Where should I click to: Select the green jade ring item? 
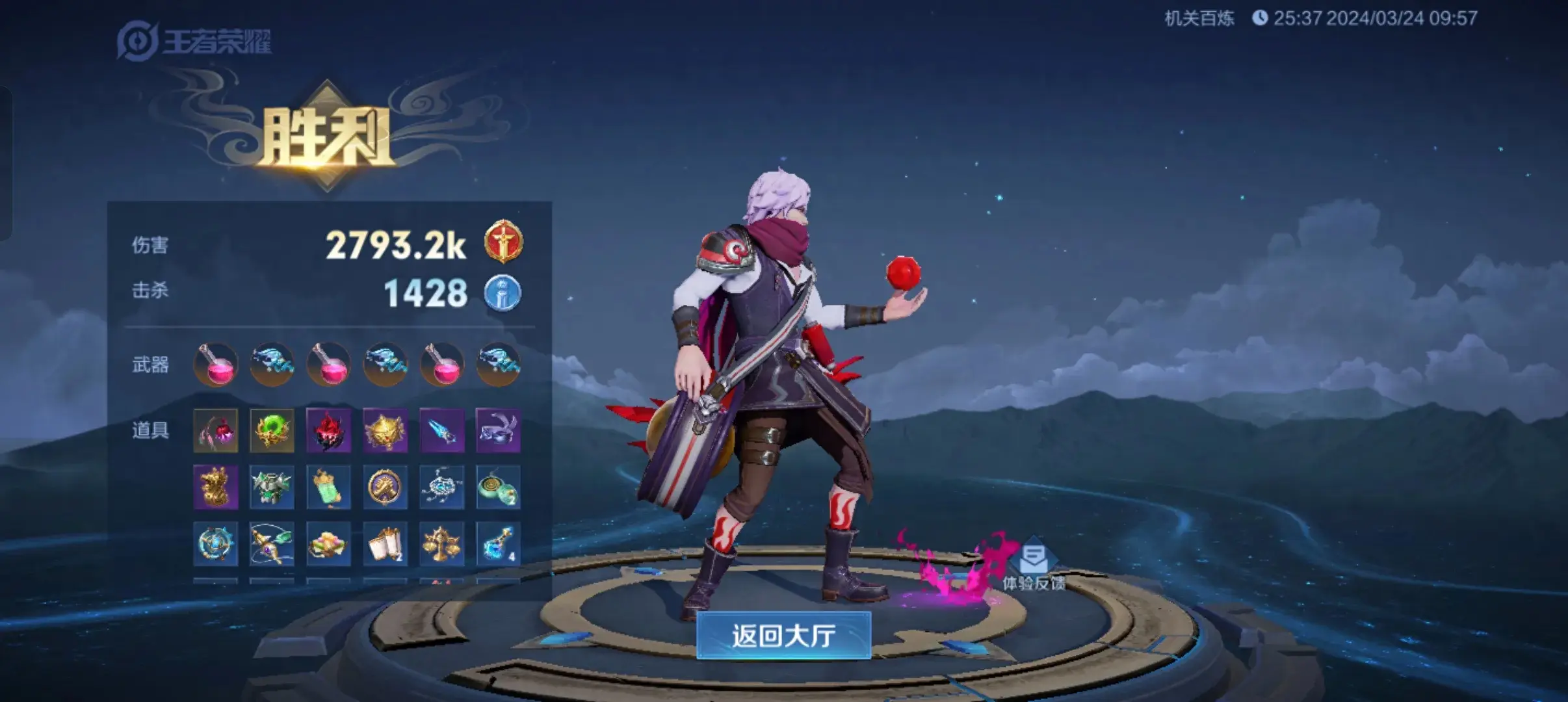pyautogui.click(x=272, y=430)
